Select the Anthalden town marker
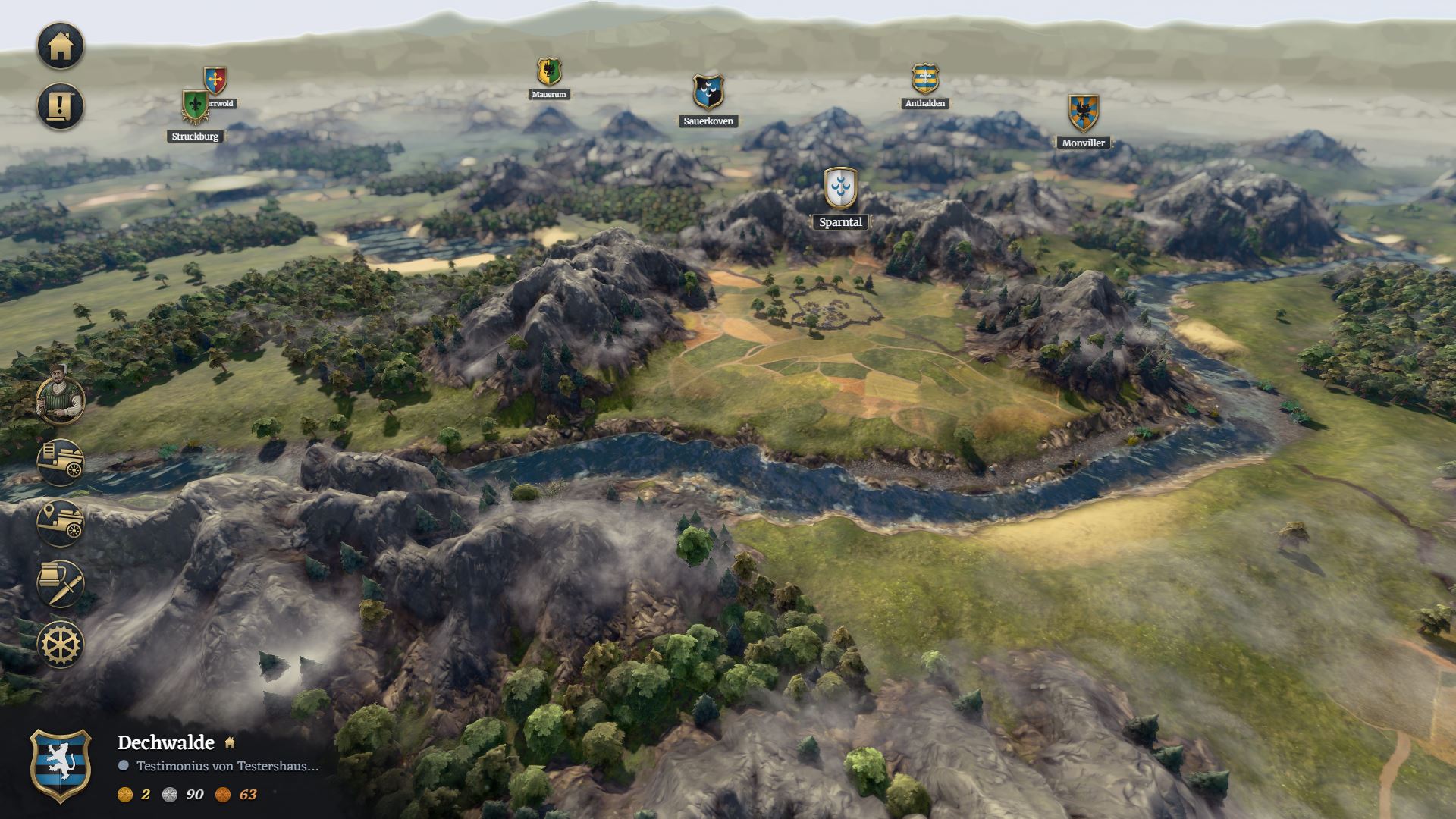 click(x=925, y=79)
